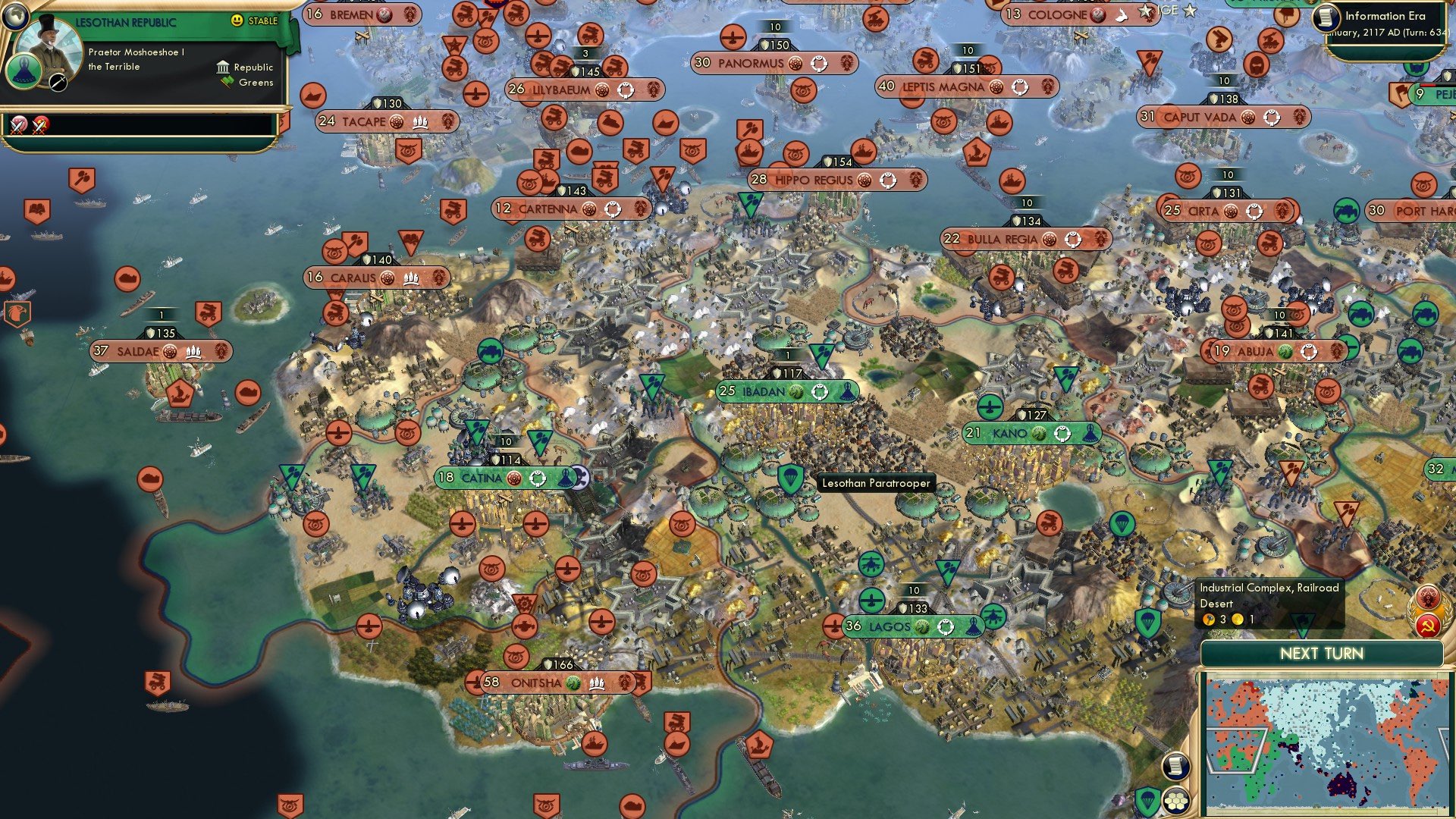Select the Onitsha city banner
The width and height of the screenshot is (1456, 819).
pyautogui.click(x=538, y=683)
